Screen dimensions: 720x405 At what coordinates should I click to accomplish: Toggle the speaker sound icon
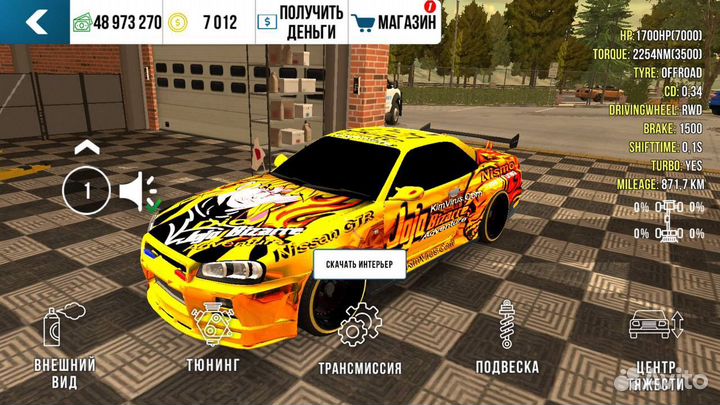coord(136,189)
